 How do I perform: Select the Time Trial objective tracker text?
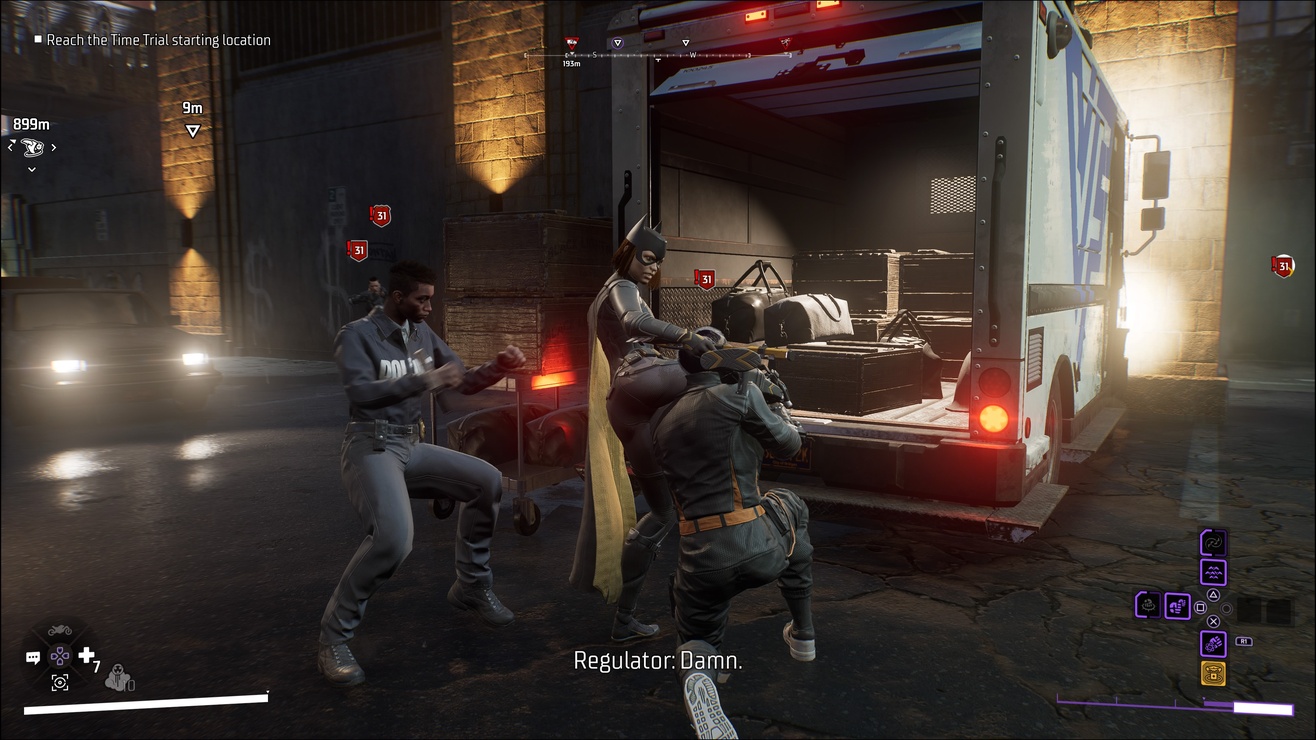click(x=158, y=40)
